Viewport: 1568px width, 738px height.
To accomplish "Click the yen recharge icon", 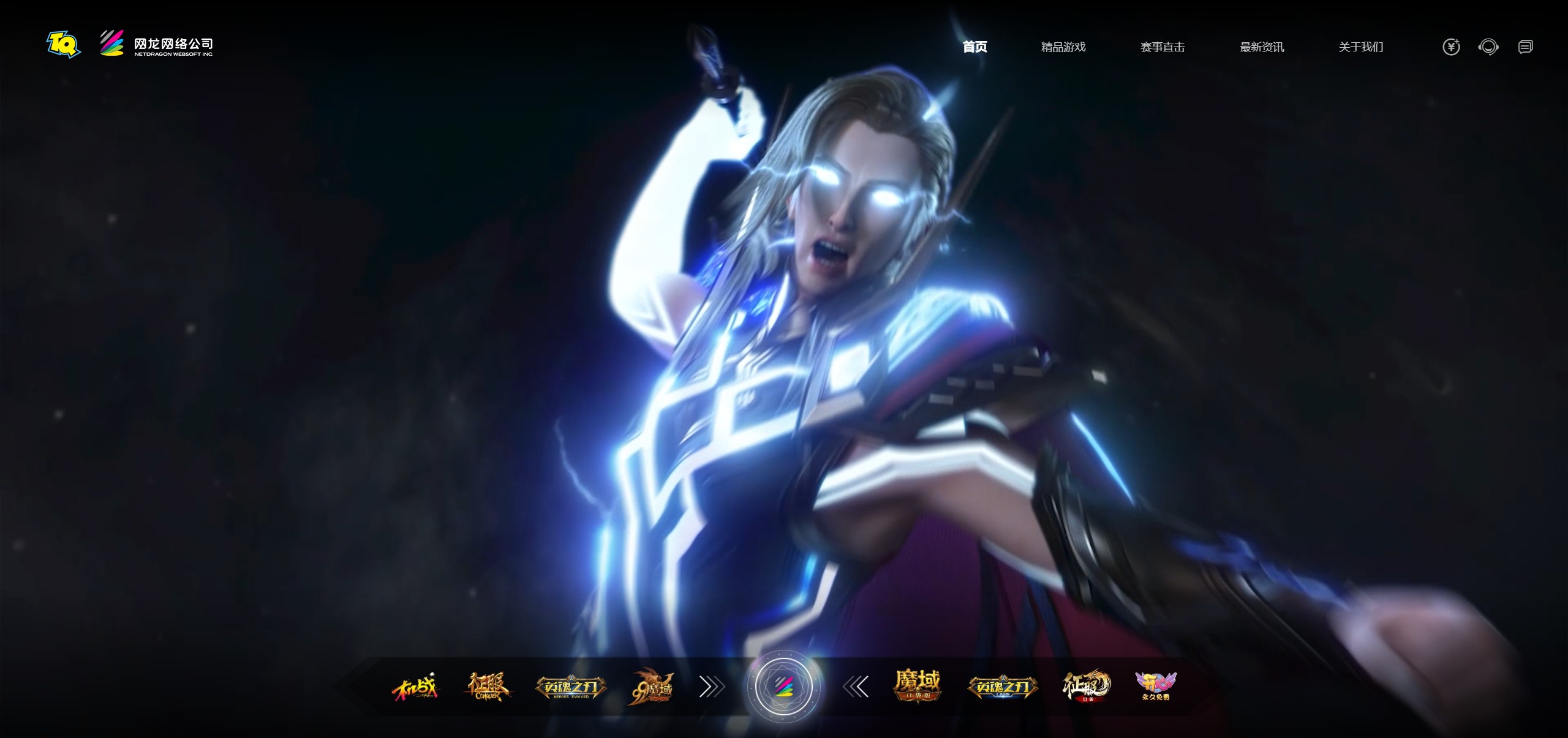I will 1451,47.
